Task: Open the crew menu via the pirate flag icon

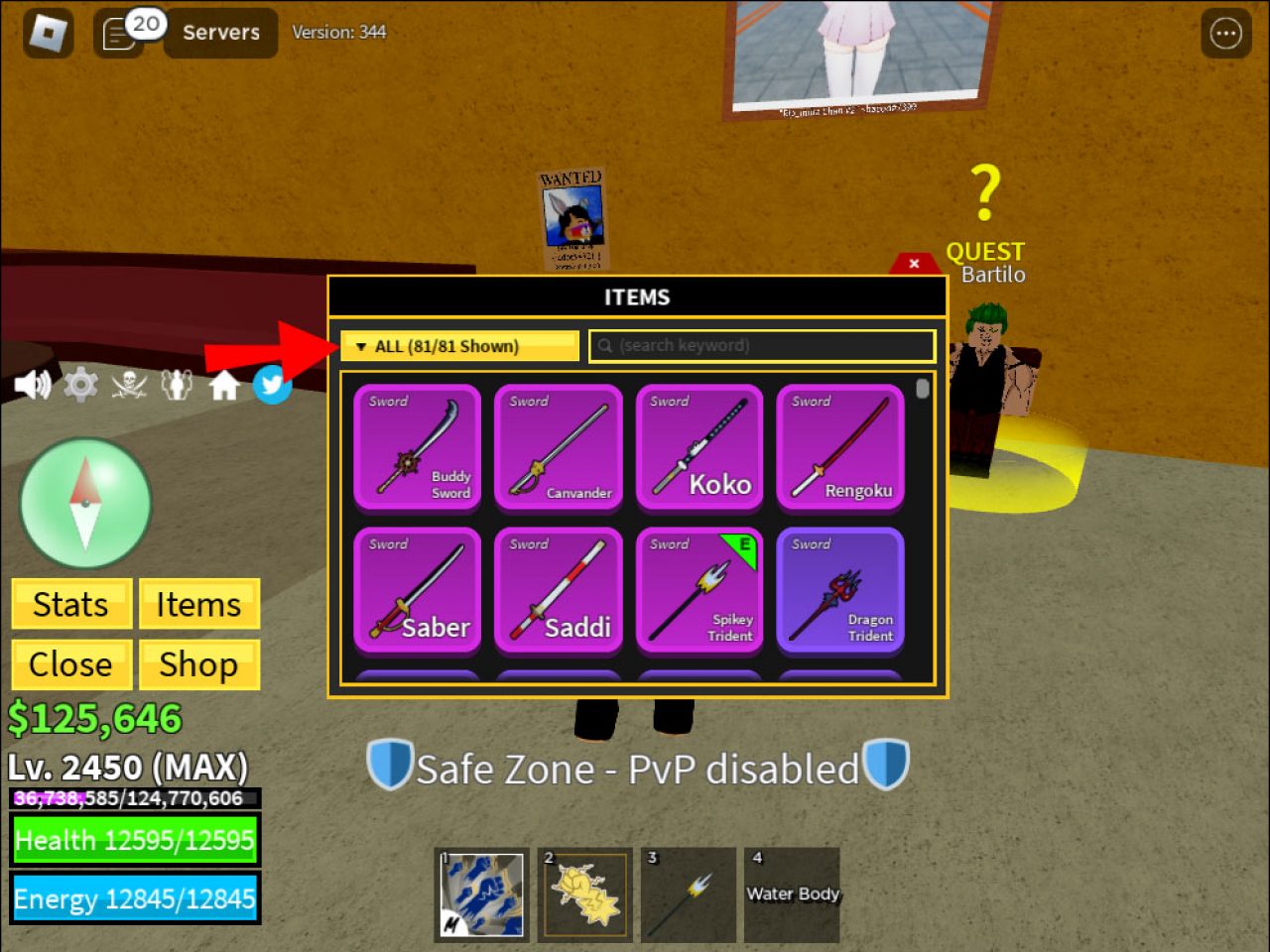Action: pyautogui.click(x=129, y=385)
